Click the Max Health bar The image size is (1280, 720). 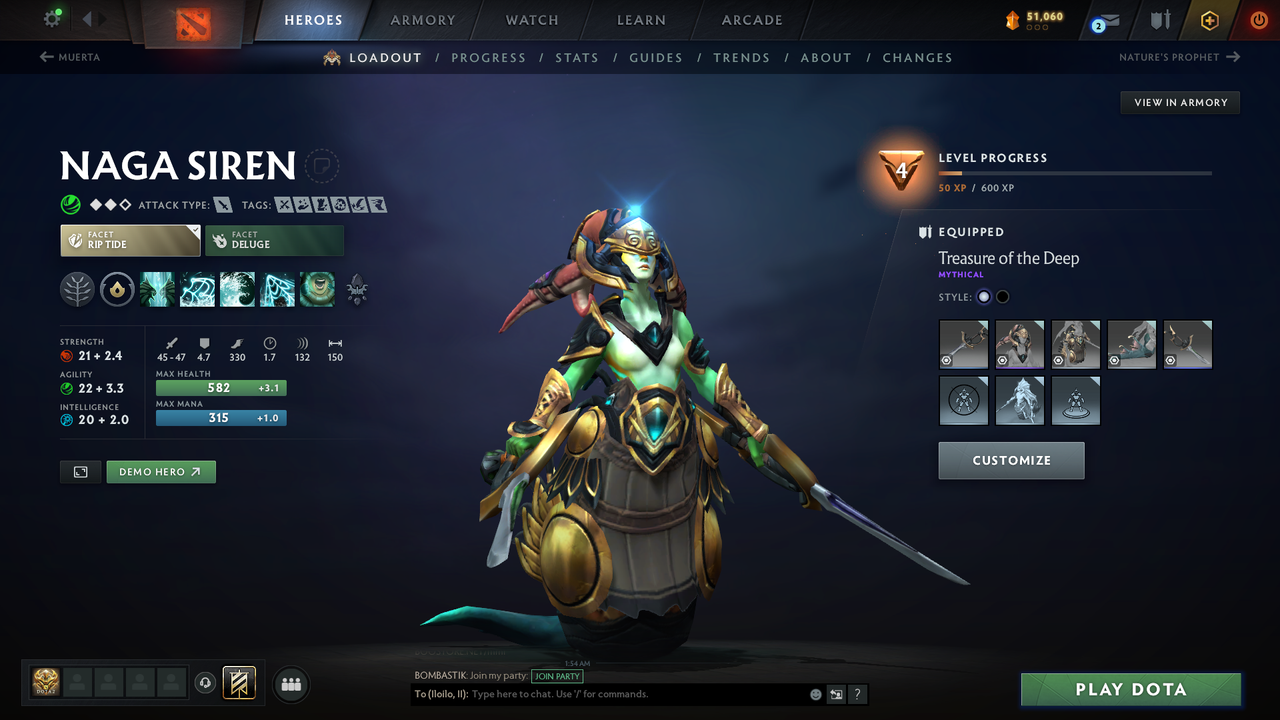(221, 387)
